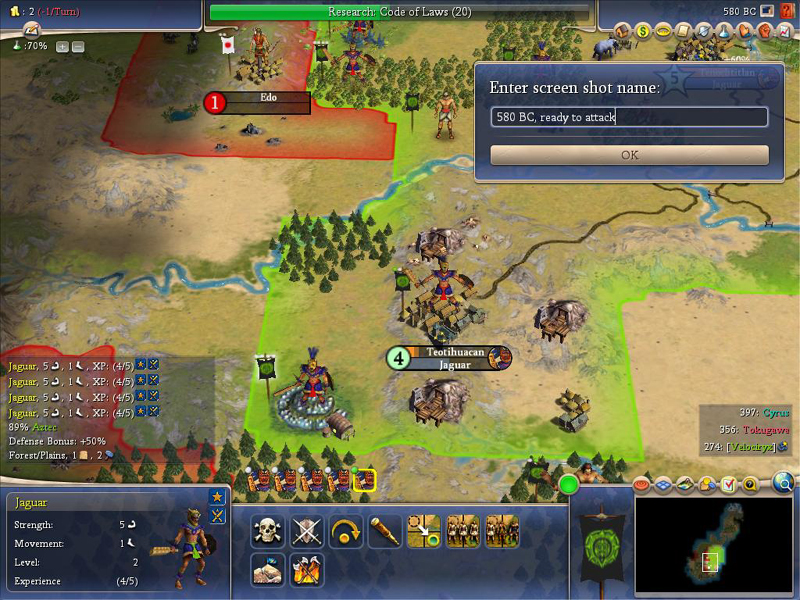800x600 pixels.
Task: Activate the pillage command with flames
Action: (x=307, y=569)
